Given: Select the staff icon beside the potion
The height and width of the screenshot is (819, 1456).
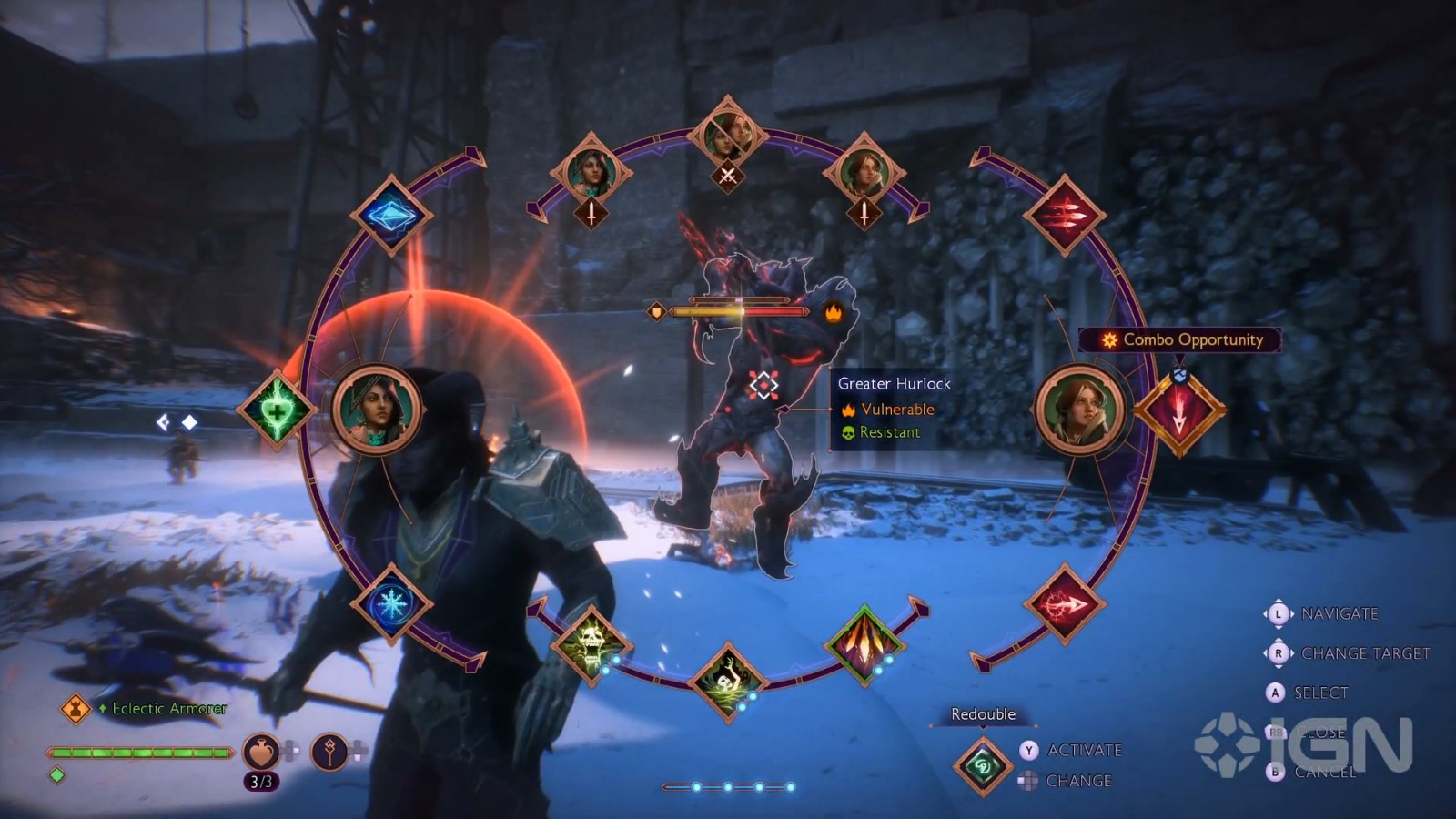Looking at the screenshot, I should click(329, 752).
